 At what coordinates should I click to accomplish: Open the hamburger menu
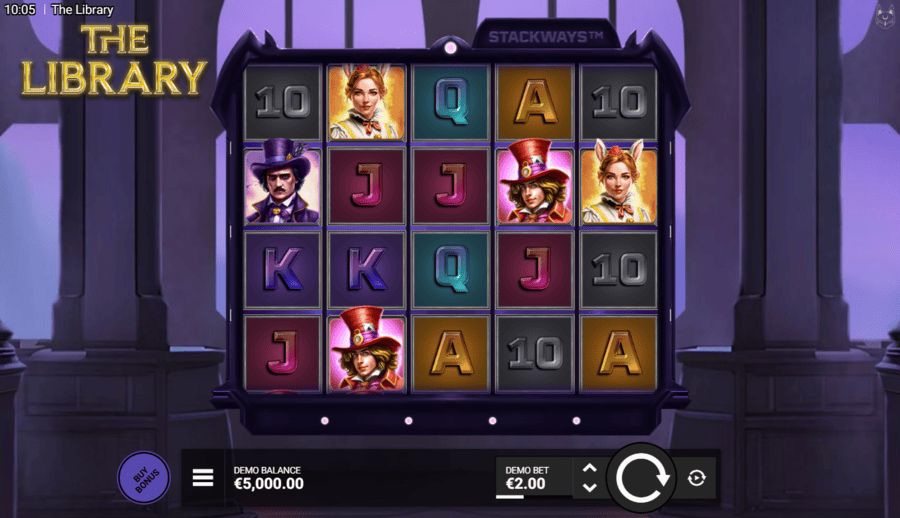pyautogui.click(x=203, y=478)
